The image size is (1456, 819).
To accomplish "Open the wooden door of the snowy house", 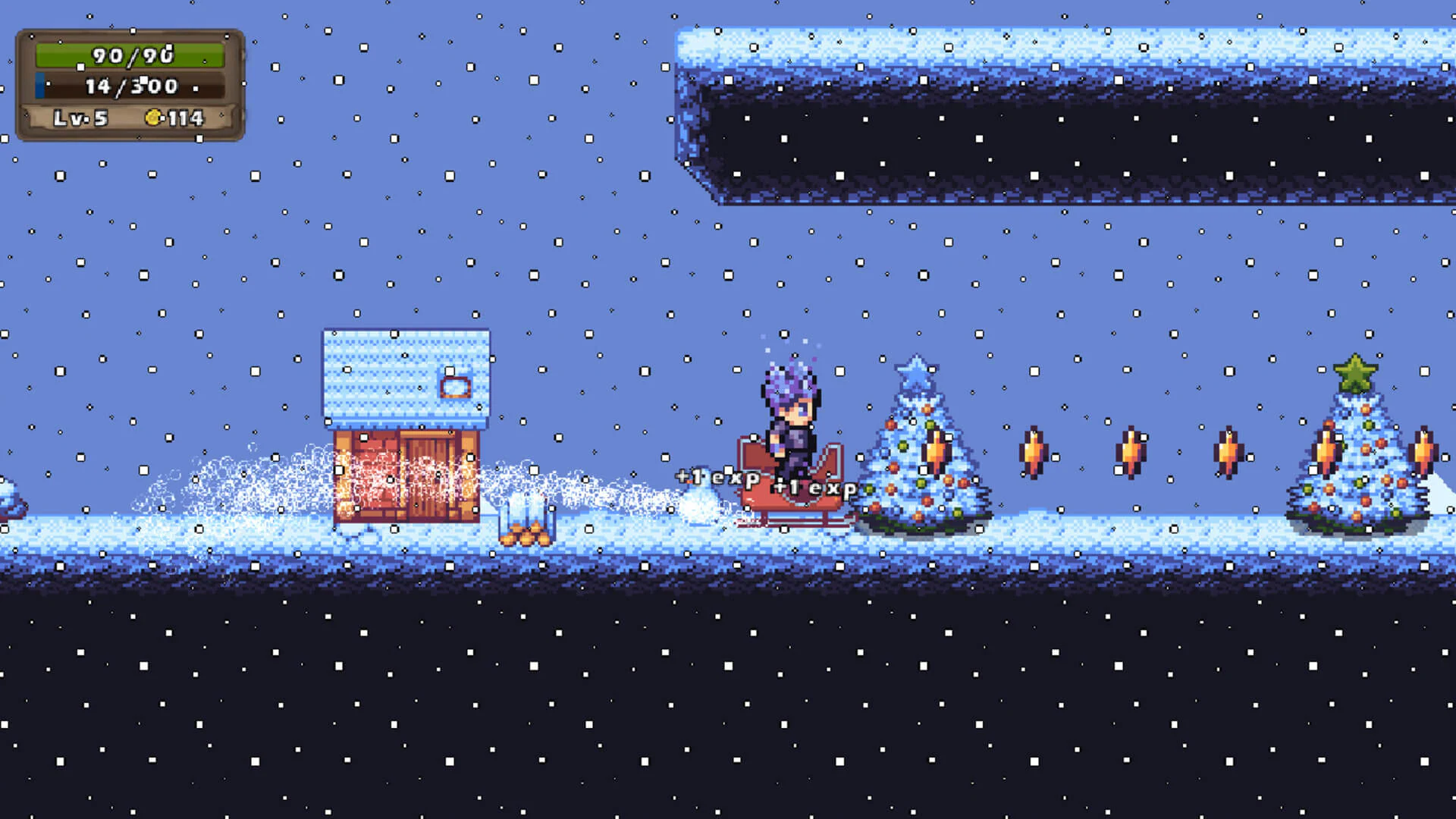I will tap(425, 478).
